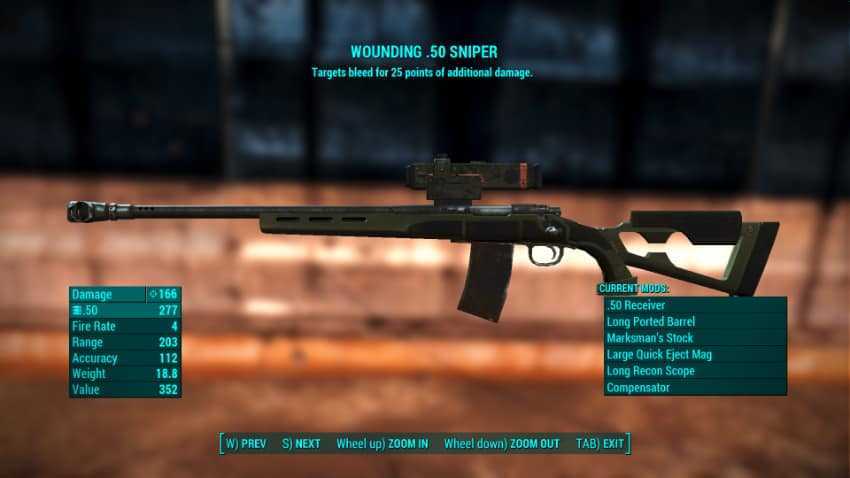Show the NEXT item

click(x=301, y=444)
